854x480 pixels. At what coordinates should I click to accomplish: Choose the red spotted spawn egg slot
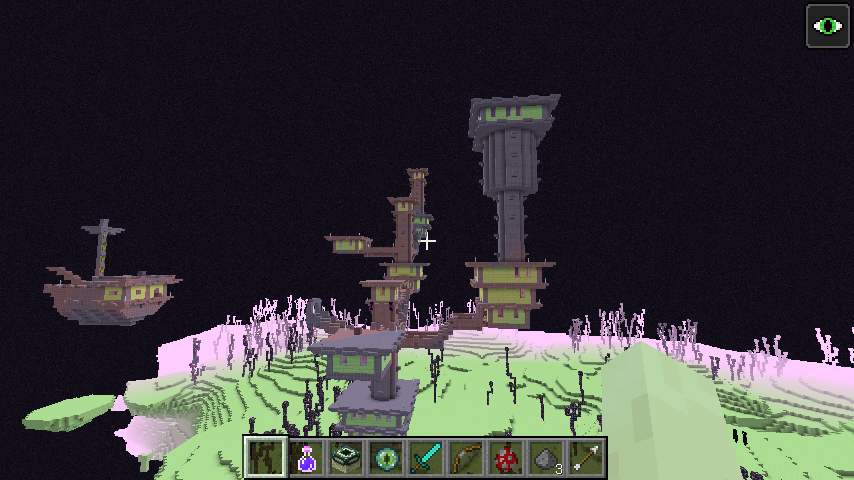coord(506,458)
